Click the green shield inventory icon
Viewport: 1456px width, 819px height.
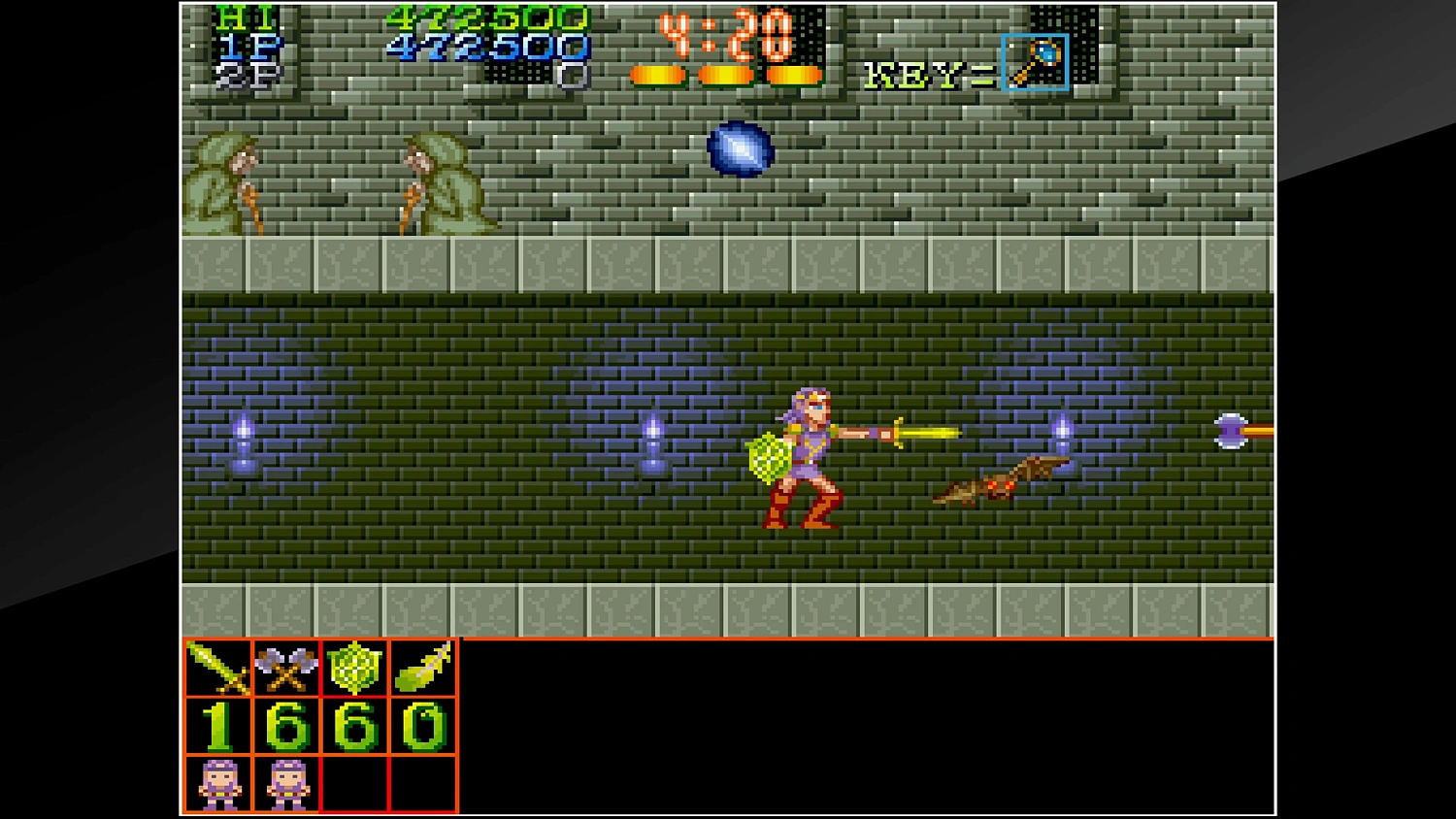coord(353,667)
